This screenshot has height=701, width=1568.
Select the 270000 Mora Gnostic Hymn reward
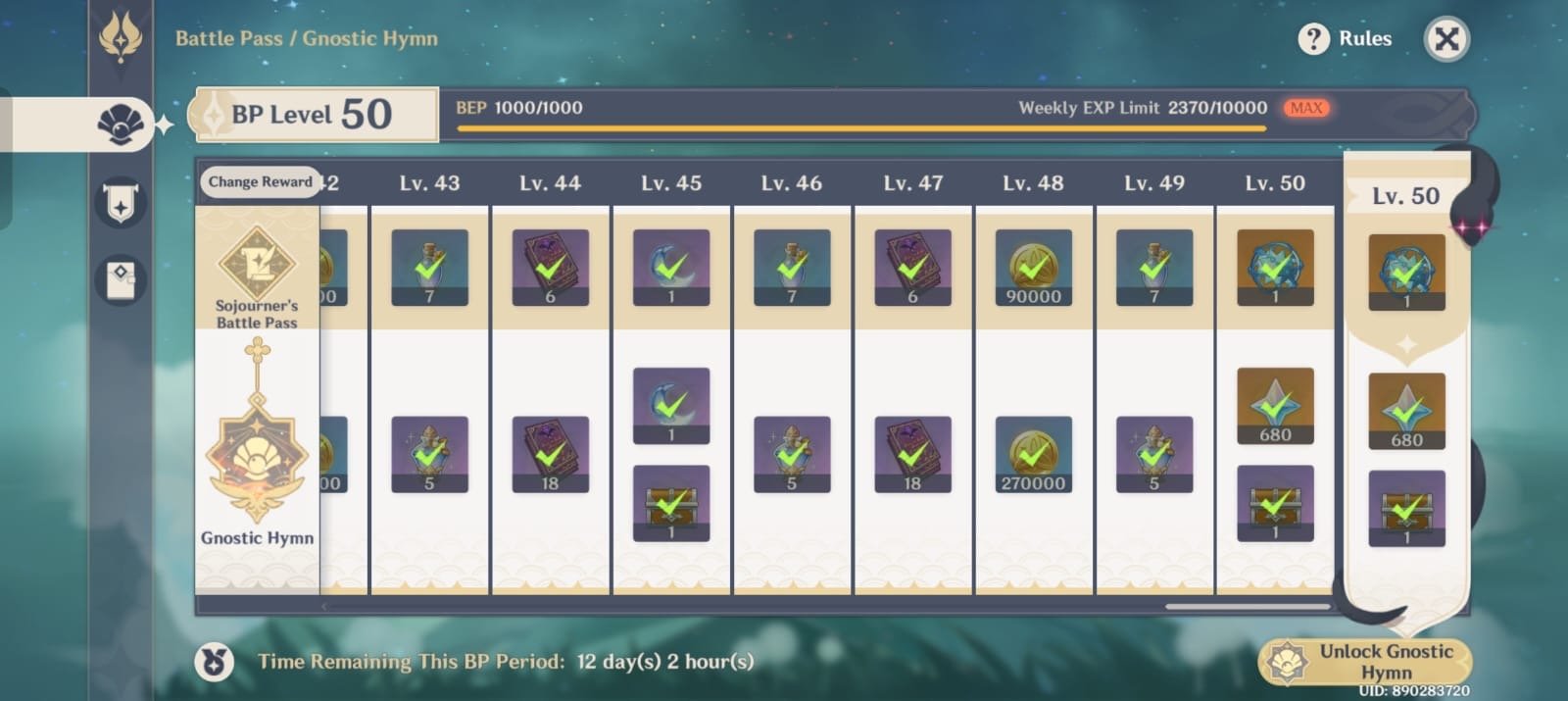(x=1033, y=454)
